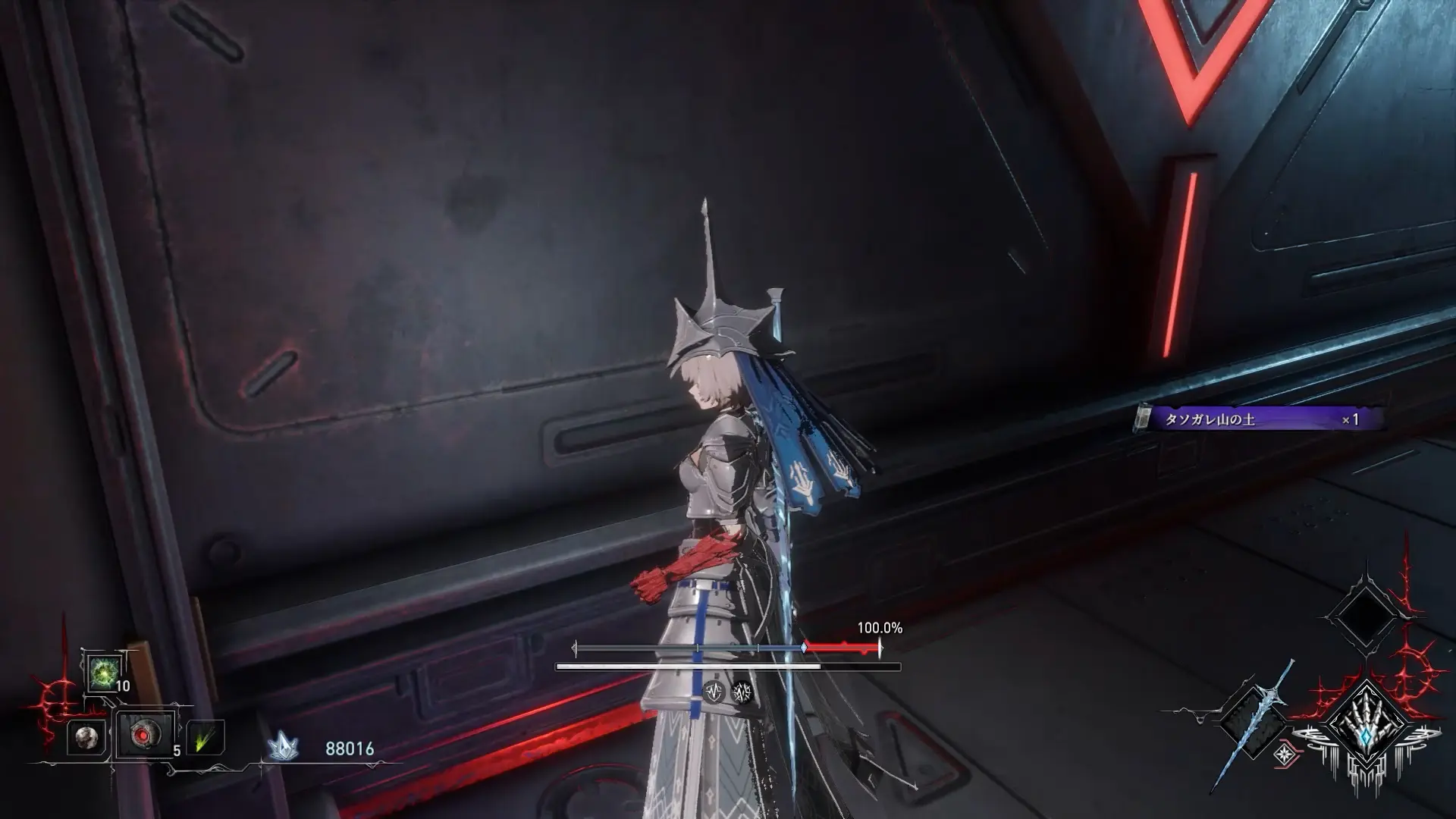Click the heartbeat shield status icon
This screenshot has height=819, width=1456.
pyautogui.click(x=714, y=691)
